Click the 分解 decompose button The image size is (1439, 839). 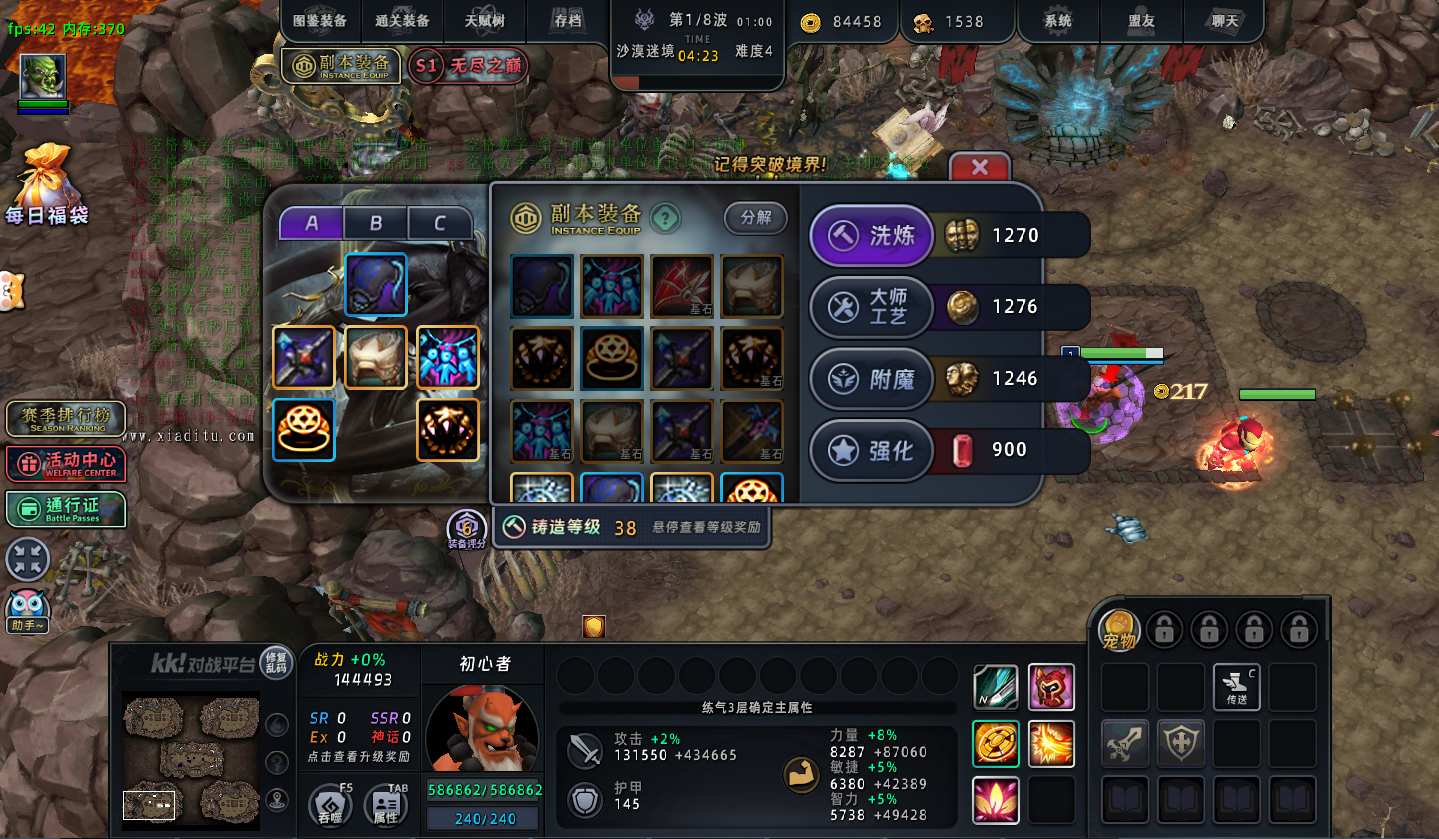(x=755, y=218)
